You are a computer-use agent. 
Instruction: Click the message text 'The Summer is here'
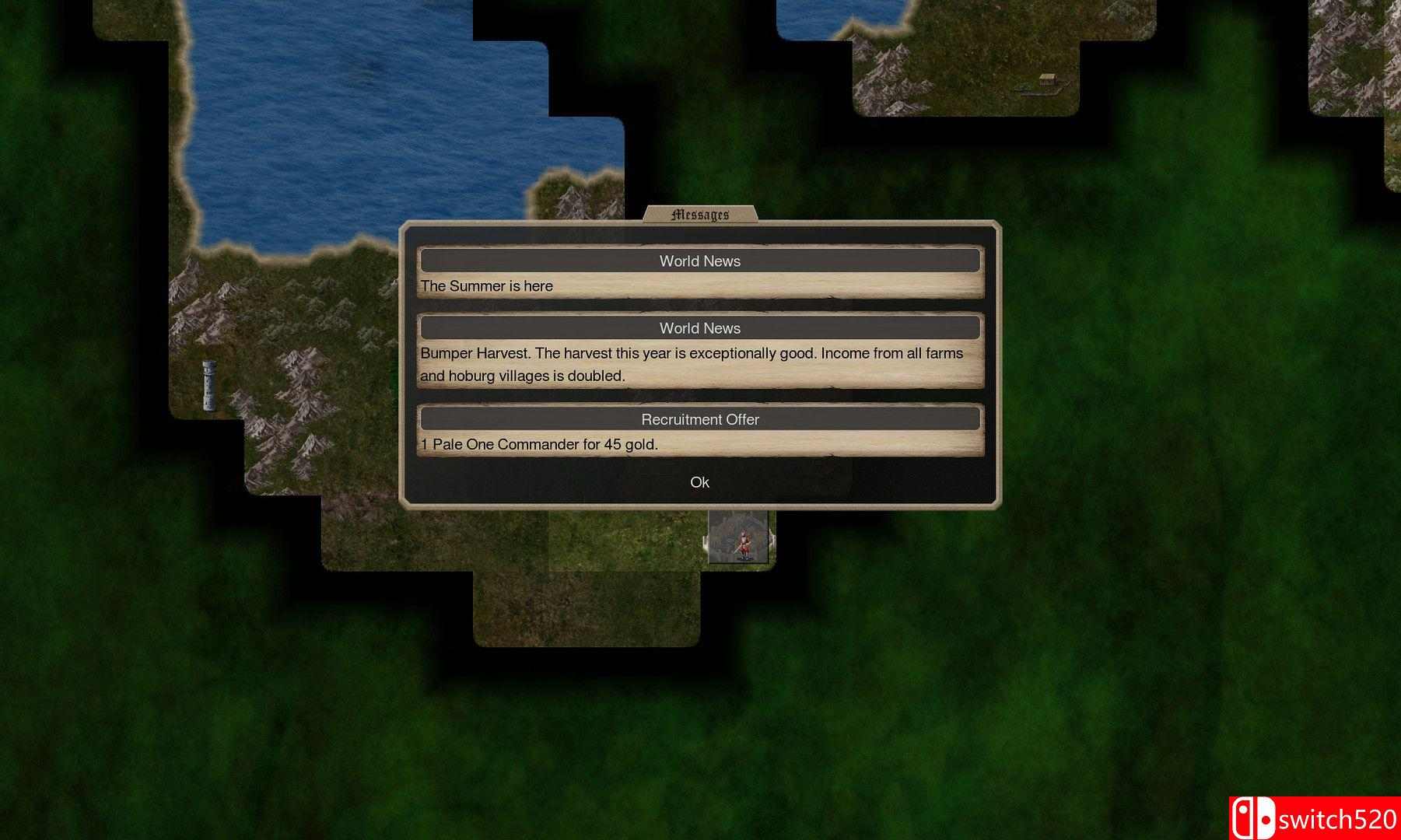pos(486,285)
